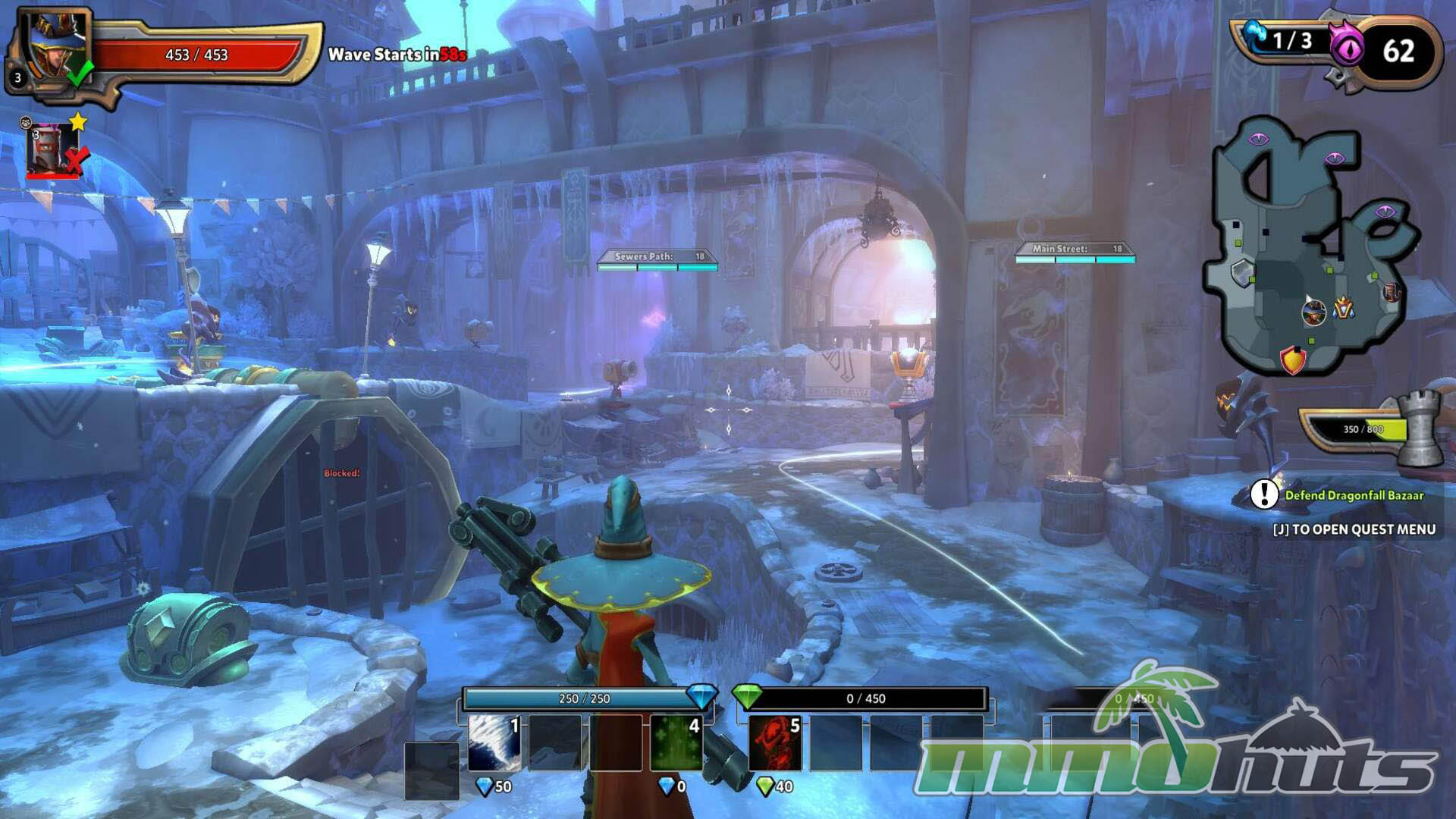The height and width of the screenshot is (819, 1456).
Task: Select the Sewers Path lane label
Action: 657,257
